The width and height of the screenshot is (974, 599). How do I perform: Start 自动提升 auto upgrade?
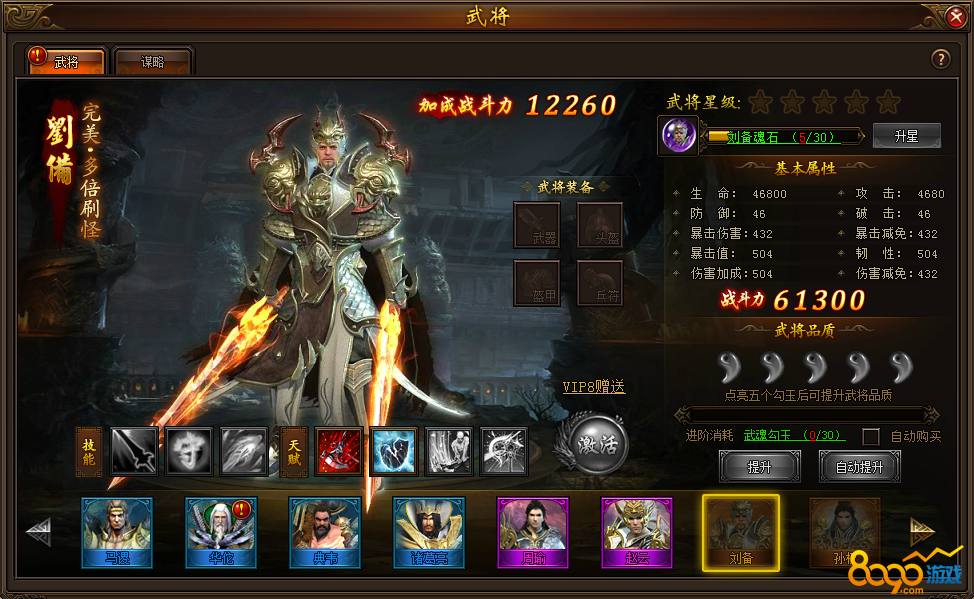coord(858,467)
